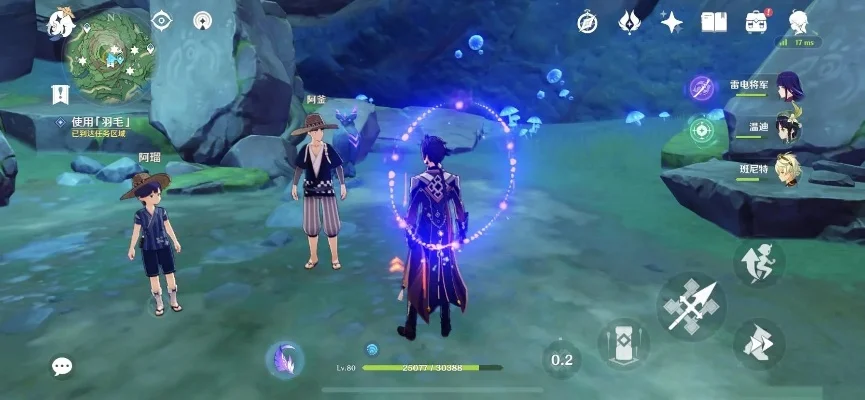Image resolution: width=865 pixels, height=400 pixels.
Task: Open the chat speech bubble
Action: 62,366
